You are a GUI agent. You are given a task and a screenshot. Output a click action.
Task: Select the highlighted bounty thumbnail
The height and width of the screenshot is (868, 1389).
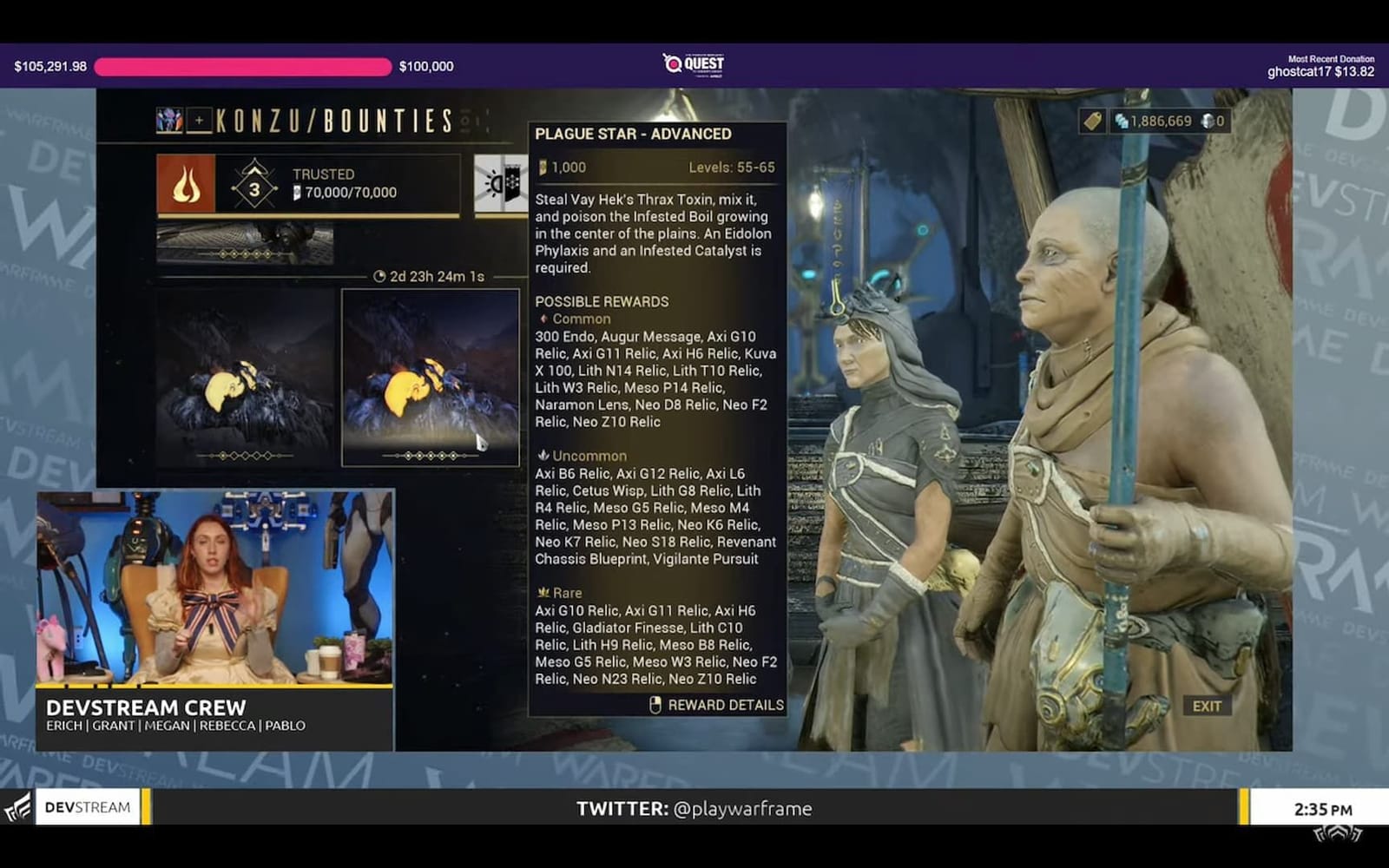tap(430, 373)
